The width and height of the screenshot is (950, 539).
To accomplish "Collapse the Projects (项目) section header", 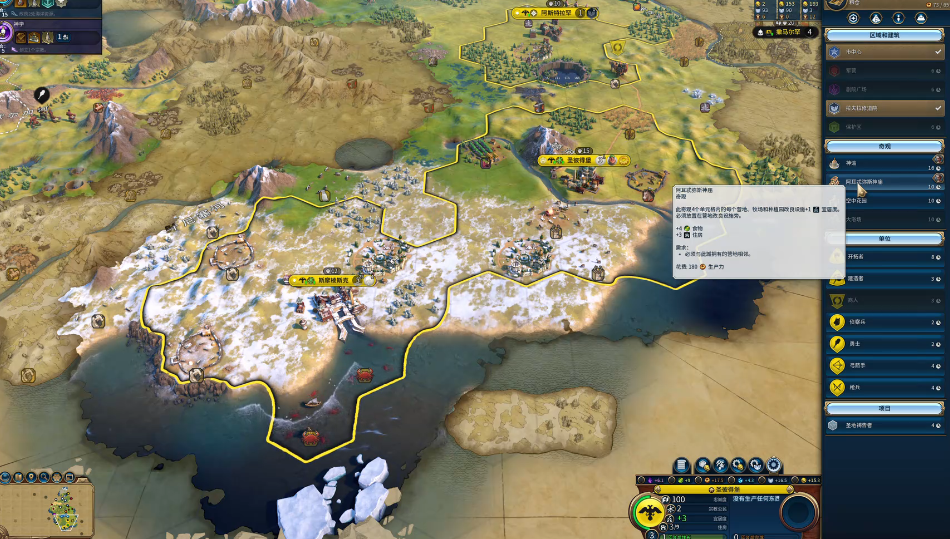I will [x=884, y=407].
